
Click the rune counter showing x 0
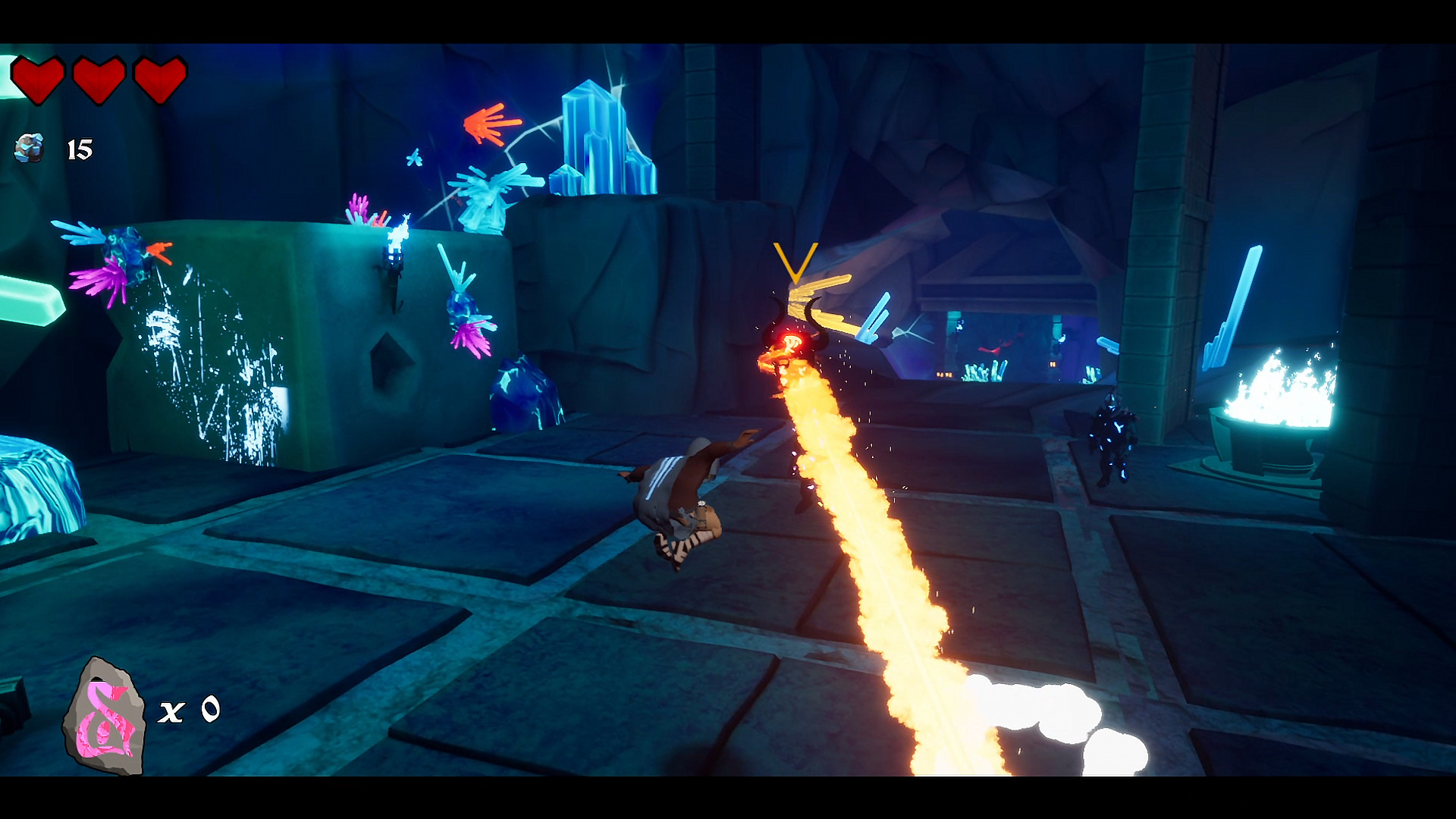click(190, 711)
